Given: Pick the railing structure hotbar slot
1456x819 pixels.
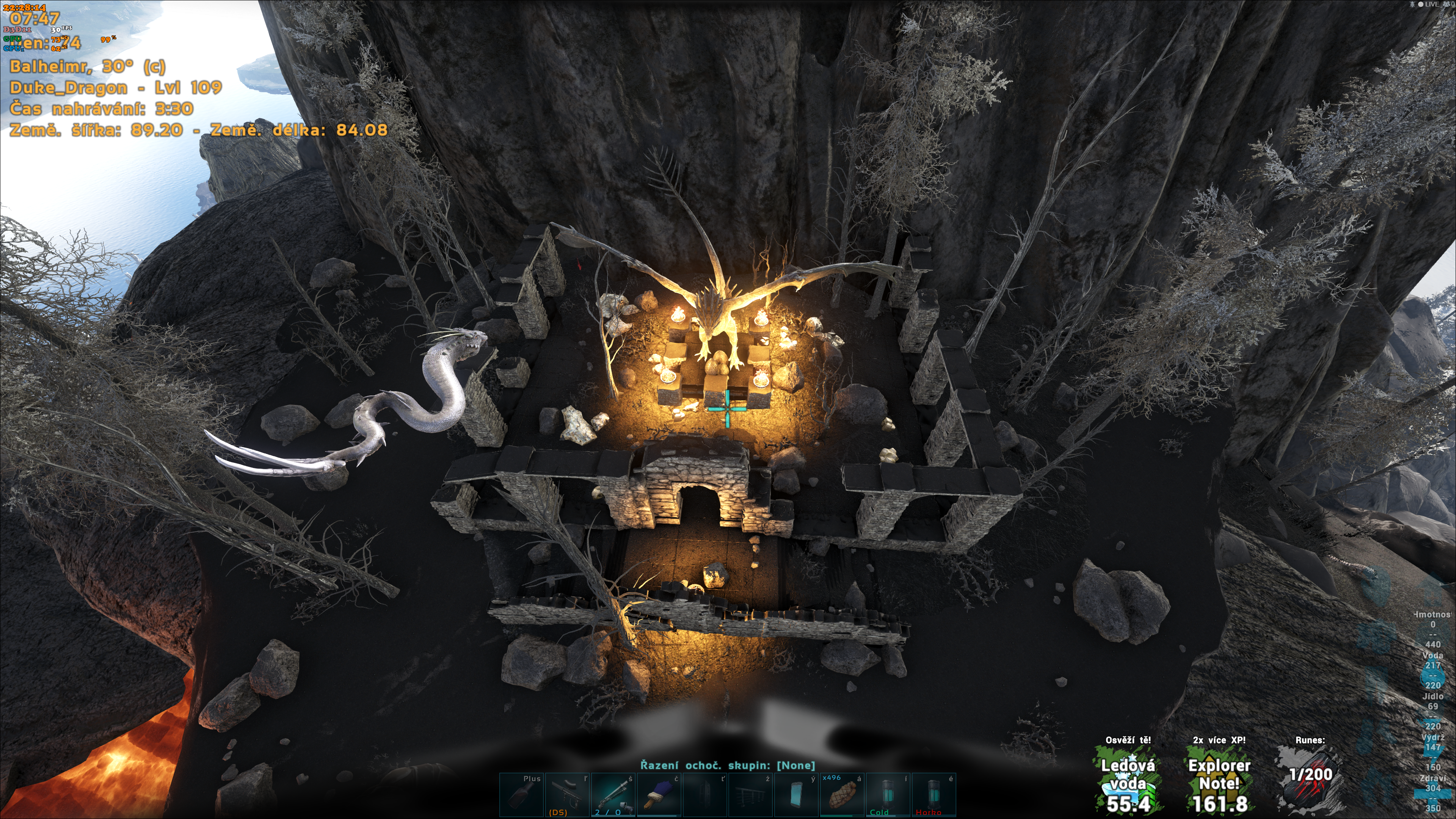Looking at the screenshot, I should point(751,795).
